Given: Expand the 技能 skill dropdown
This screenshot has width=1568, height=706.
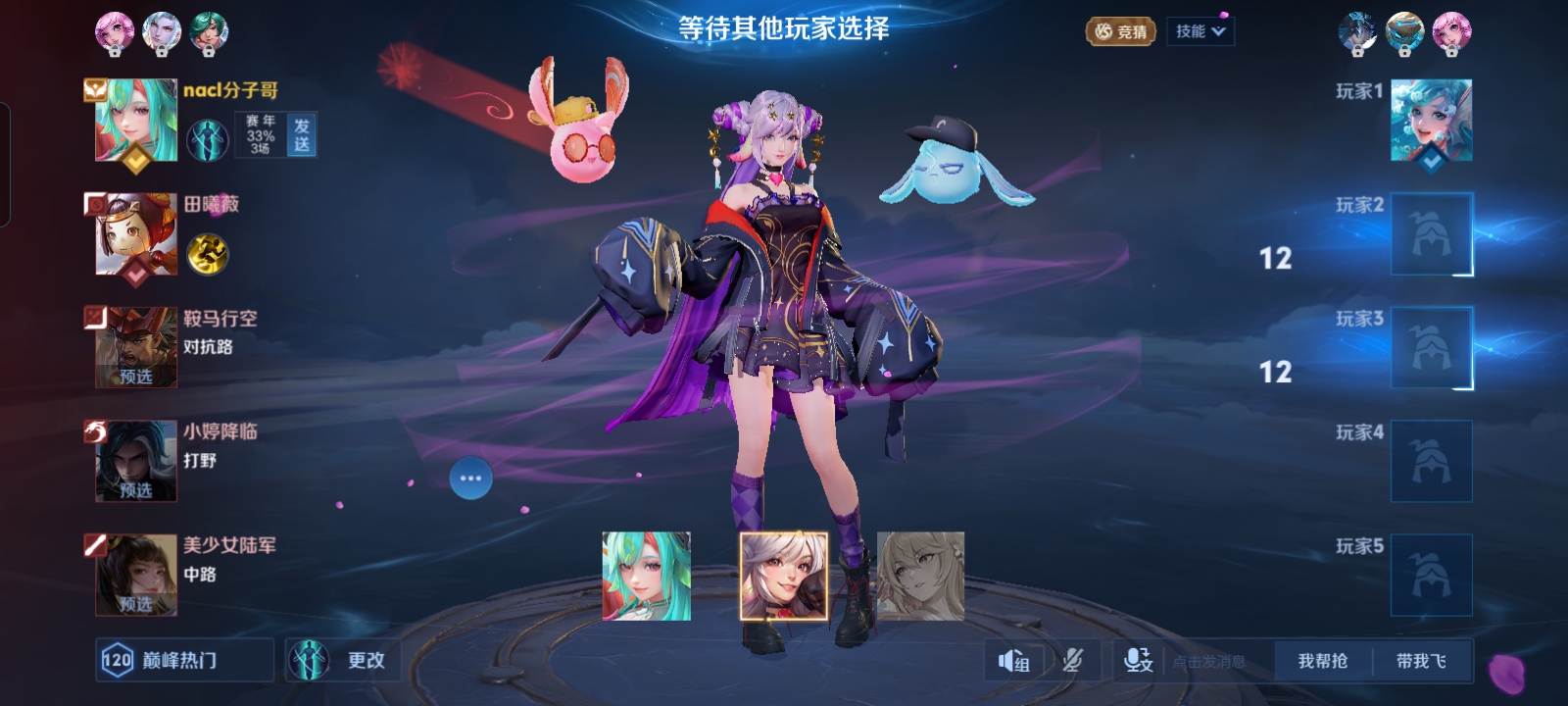Looking at the screenshot, I should tap(1200, 30).
